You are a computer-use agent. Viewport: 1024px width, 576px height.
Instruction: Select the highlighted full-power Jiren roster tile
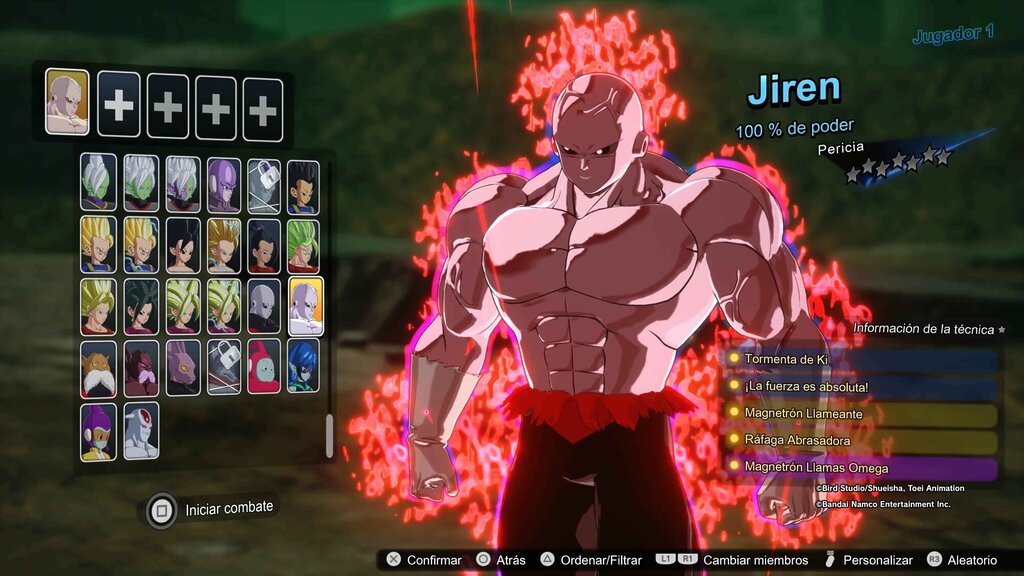pos(305,306)
